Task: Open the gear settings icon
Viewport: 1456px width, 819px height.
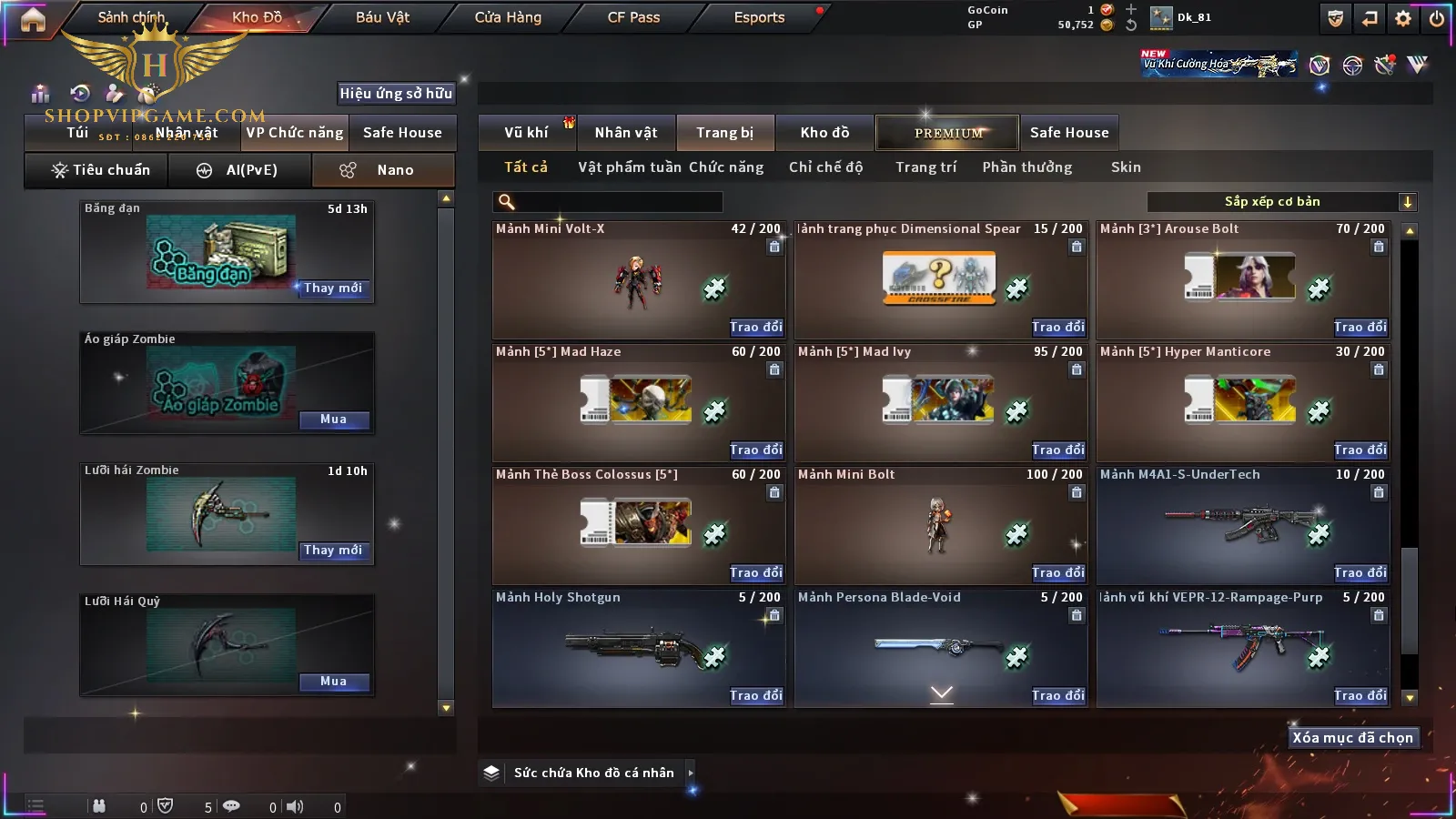Action: (x=1403, y=18)
